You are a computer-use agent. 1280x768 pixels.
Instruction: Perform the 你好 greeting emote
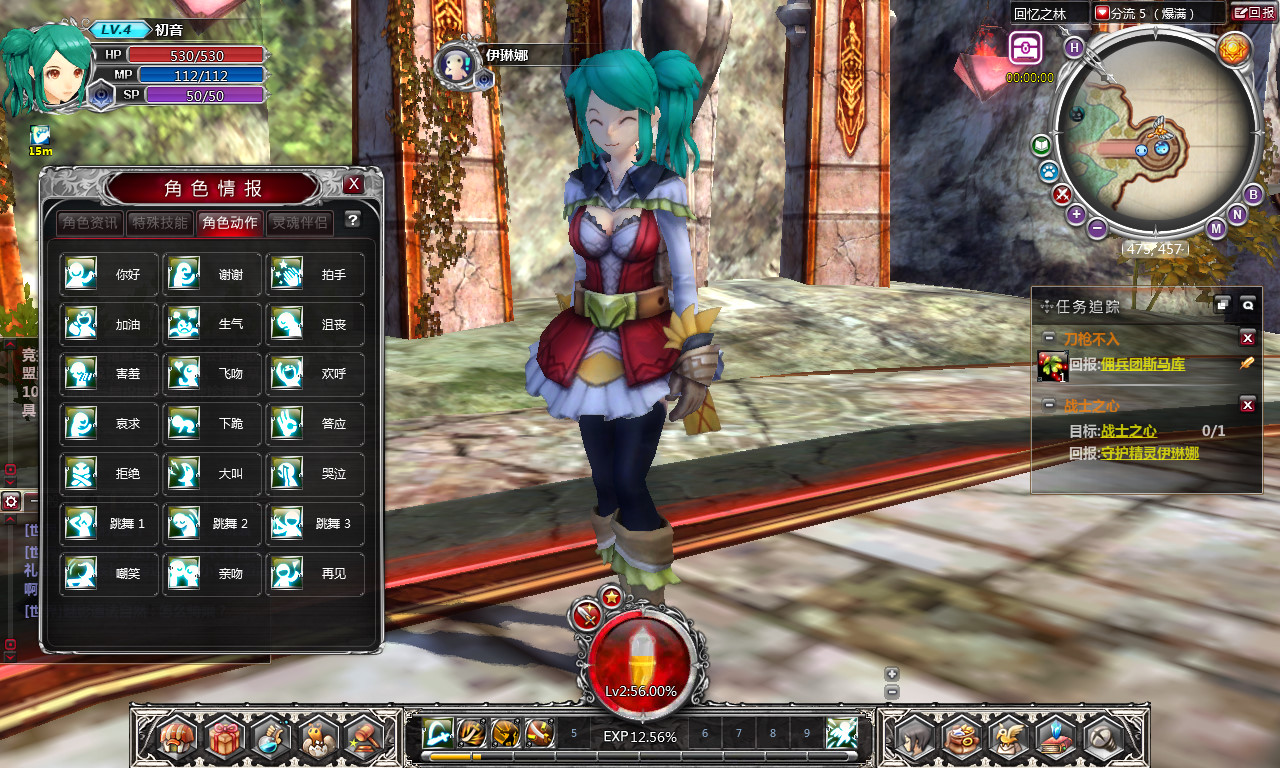click(109, 274)
